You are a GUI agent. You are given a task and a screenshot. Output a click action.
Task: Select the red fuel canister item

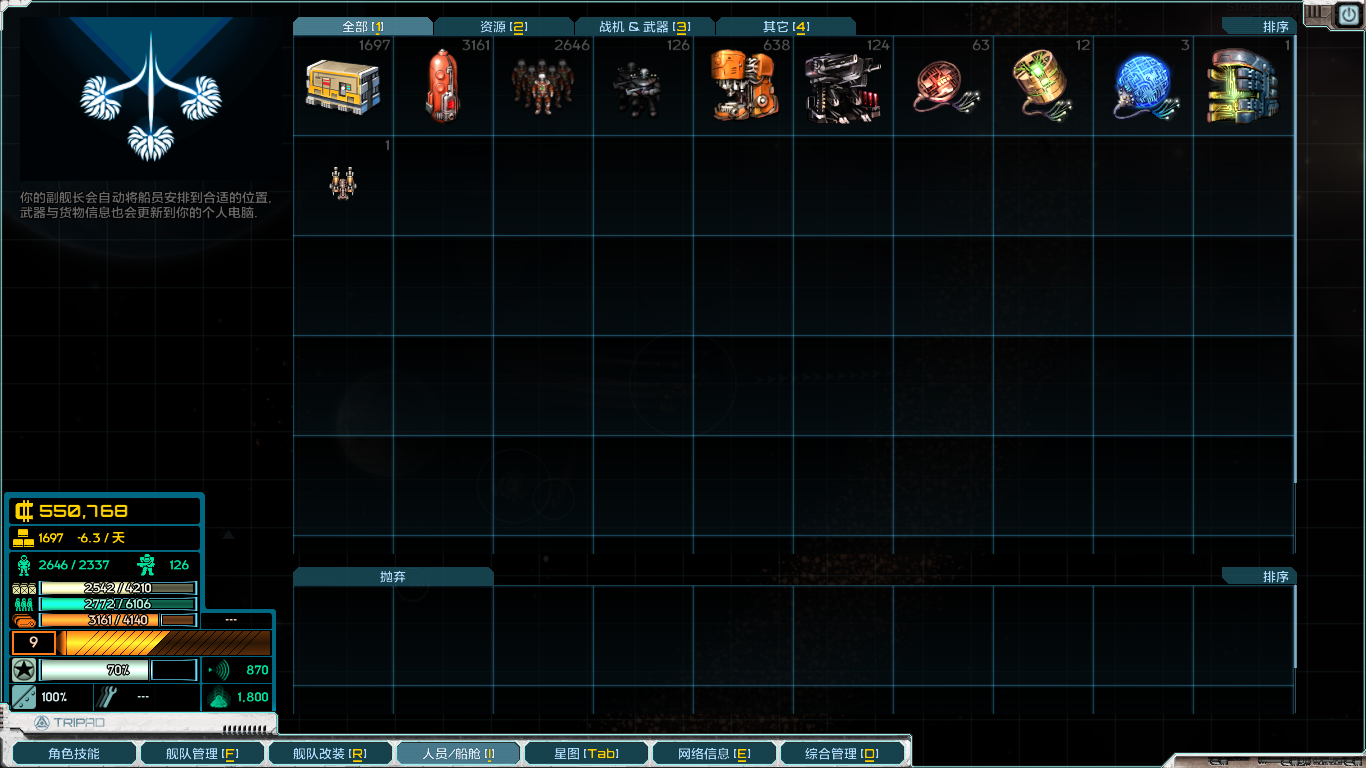pyautogui.click(x=441, y=87)
